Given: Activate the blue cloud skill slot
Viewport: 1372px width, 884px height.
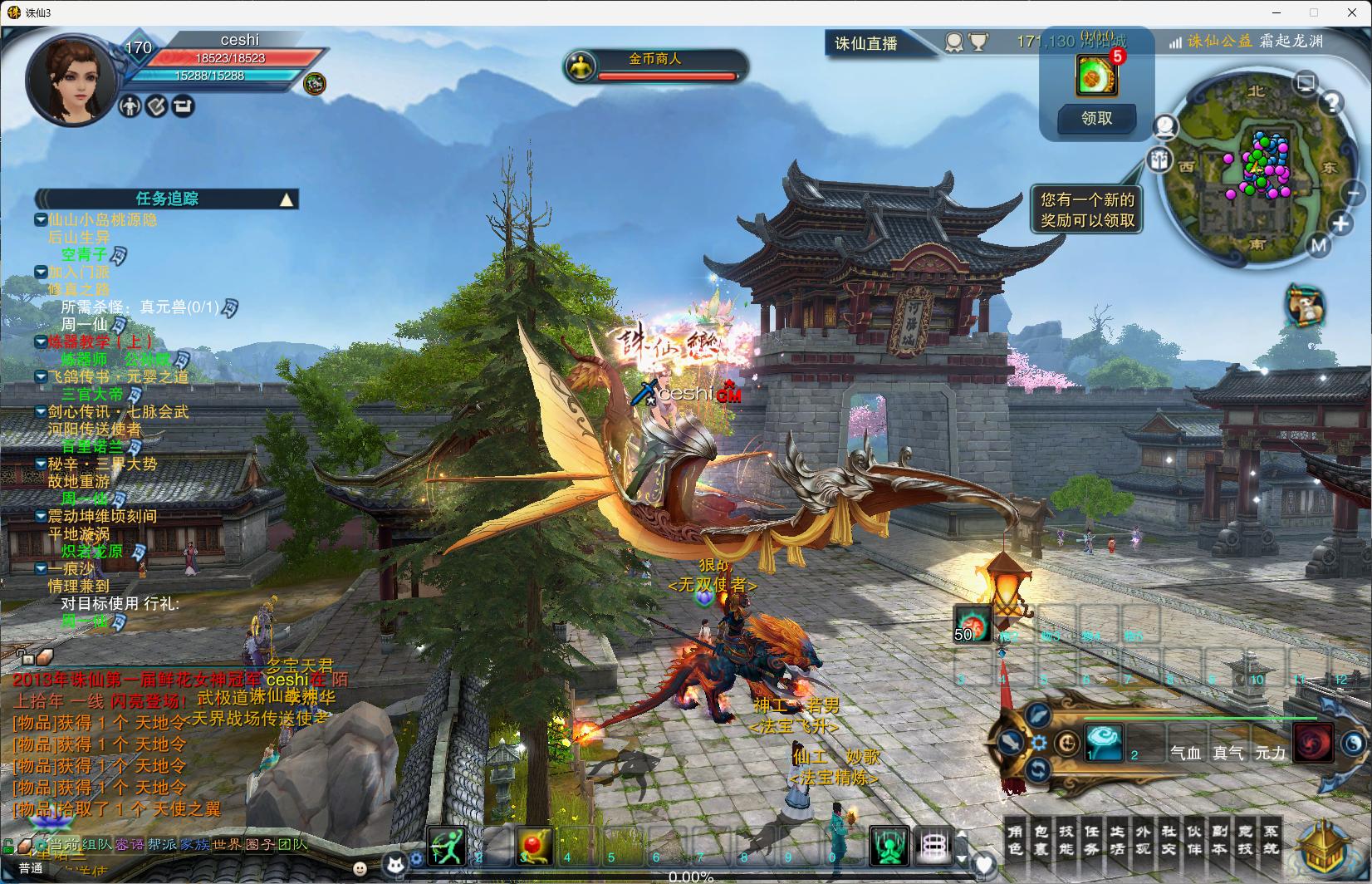Looking at the screenshot, I should (1104, 741).
